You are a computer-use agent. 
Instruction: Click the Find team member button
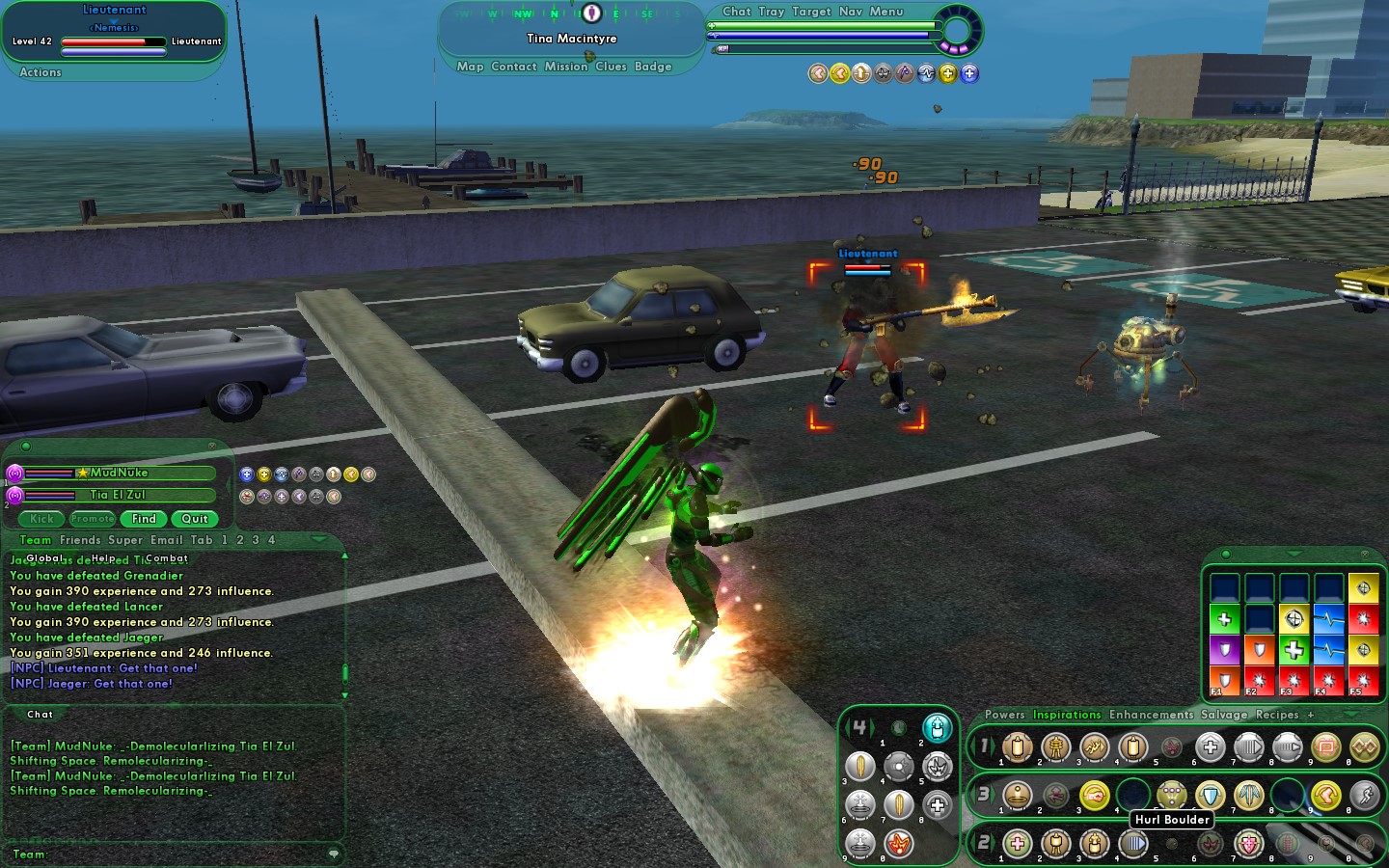[144, 519]
